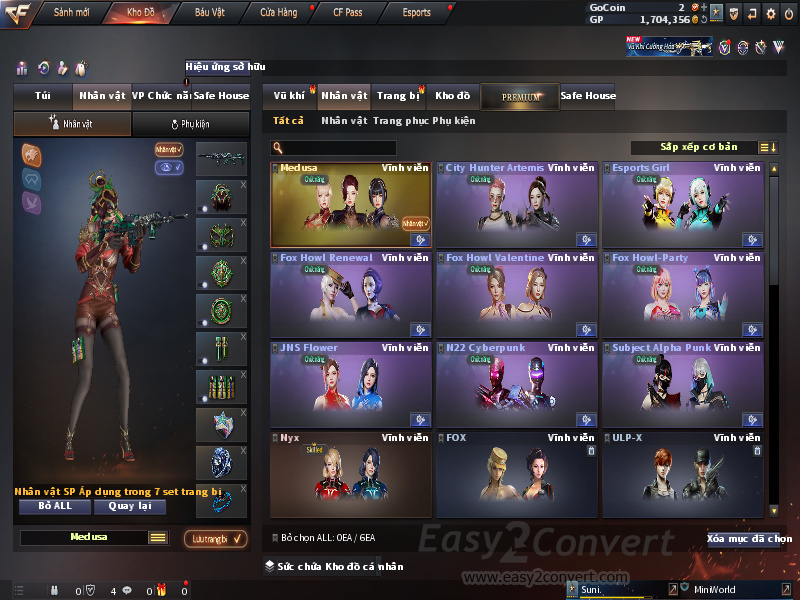Open the Cửa Hàng shop tab
Image resolution: width=800 pixels, height=600 pixels.
coord(278,13)
